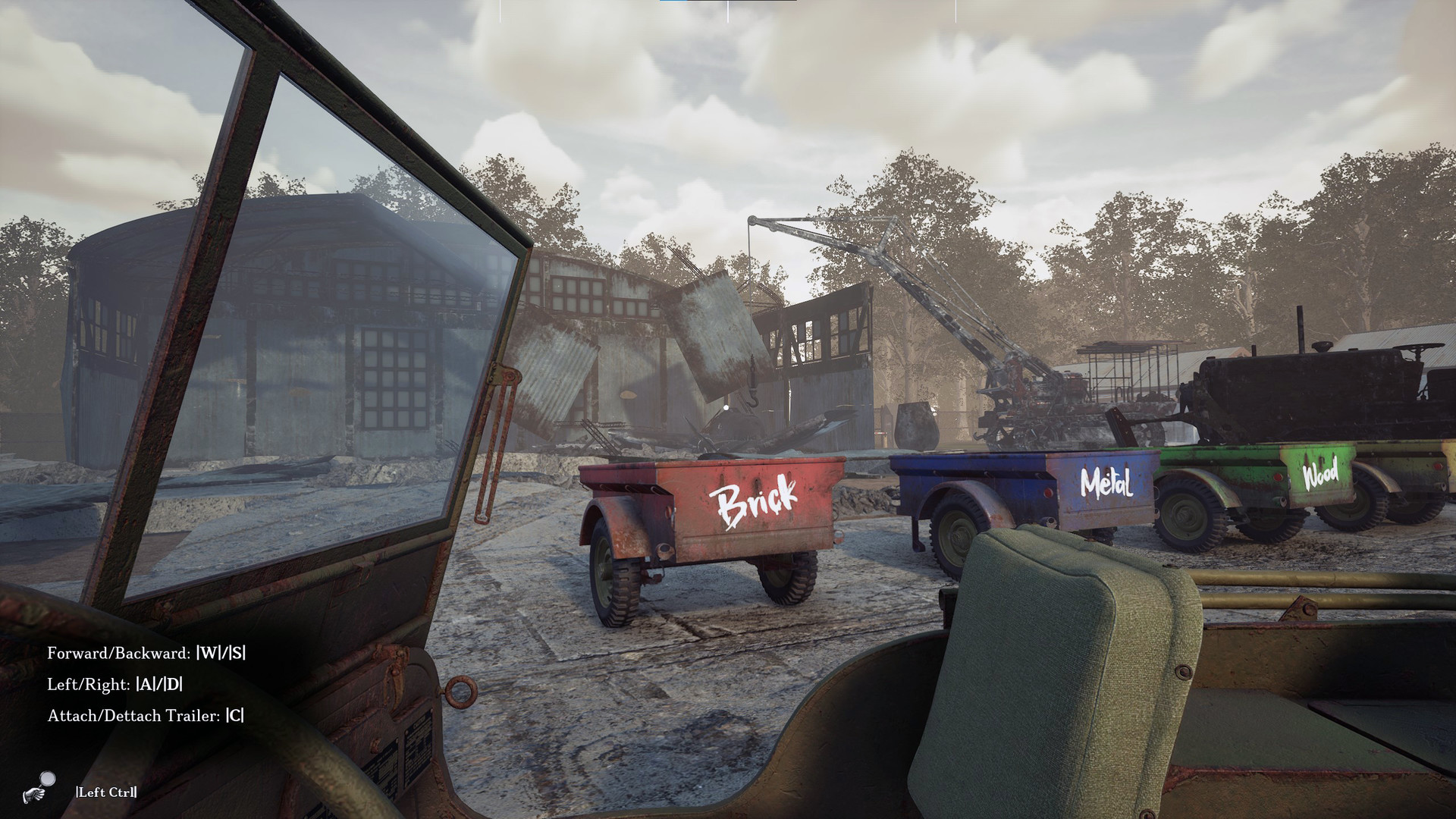The width and height of the screenshot is (1456, 819).
Task: Click the |C| key hint for trailer attach
Action: click(236, 714)
